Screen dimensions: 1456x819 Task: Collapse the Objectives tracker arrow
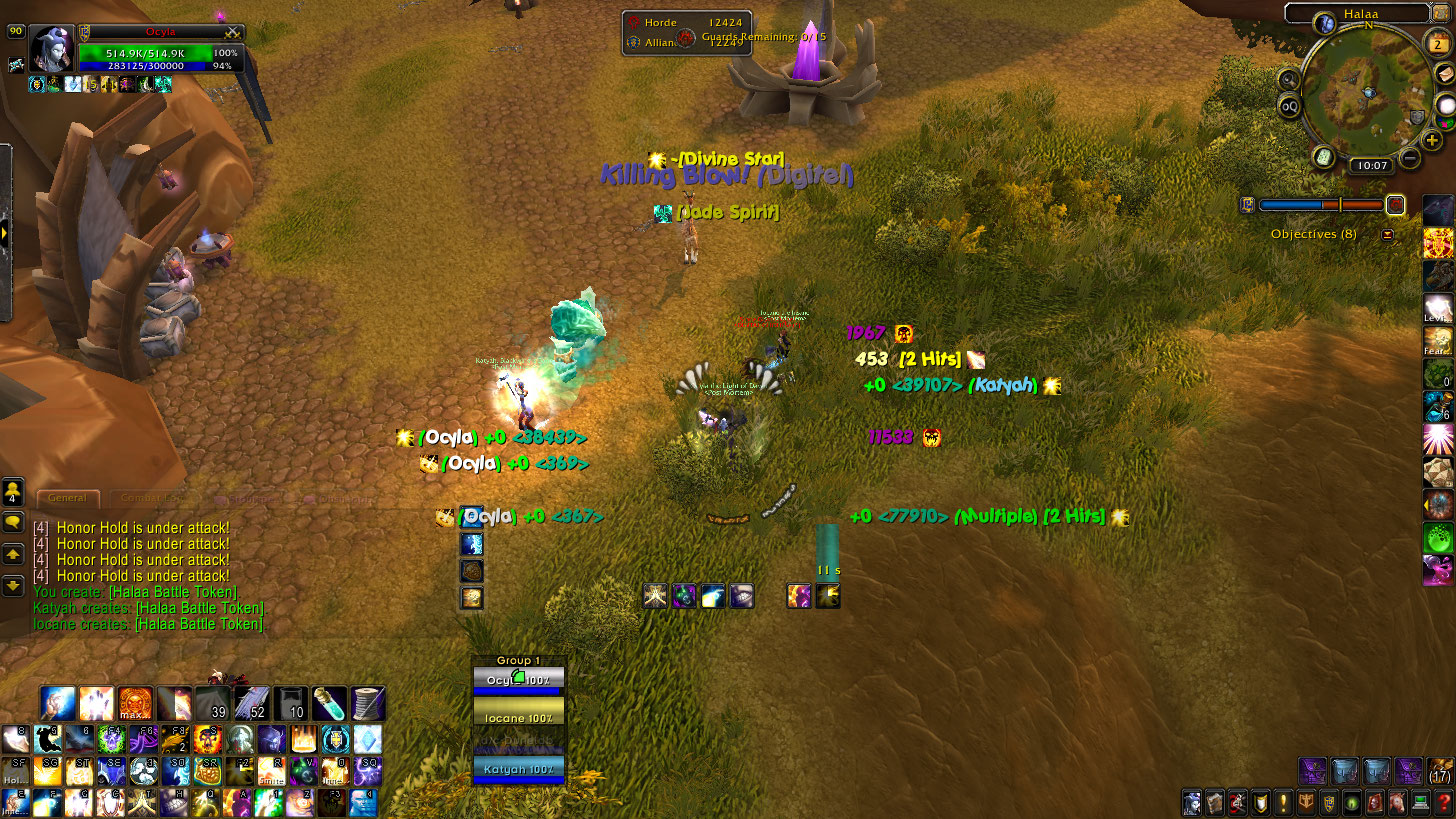1388,234
